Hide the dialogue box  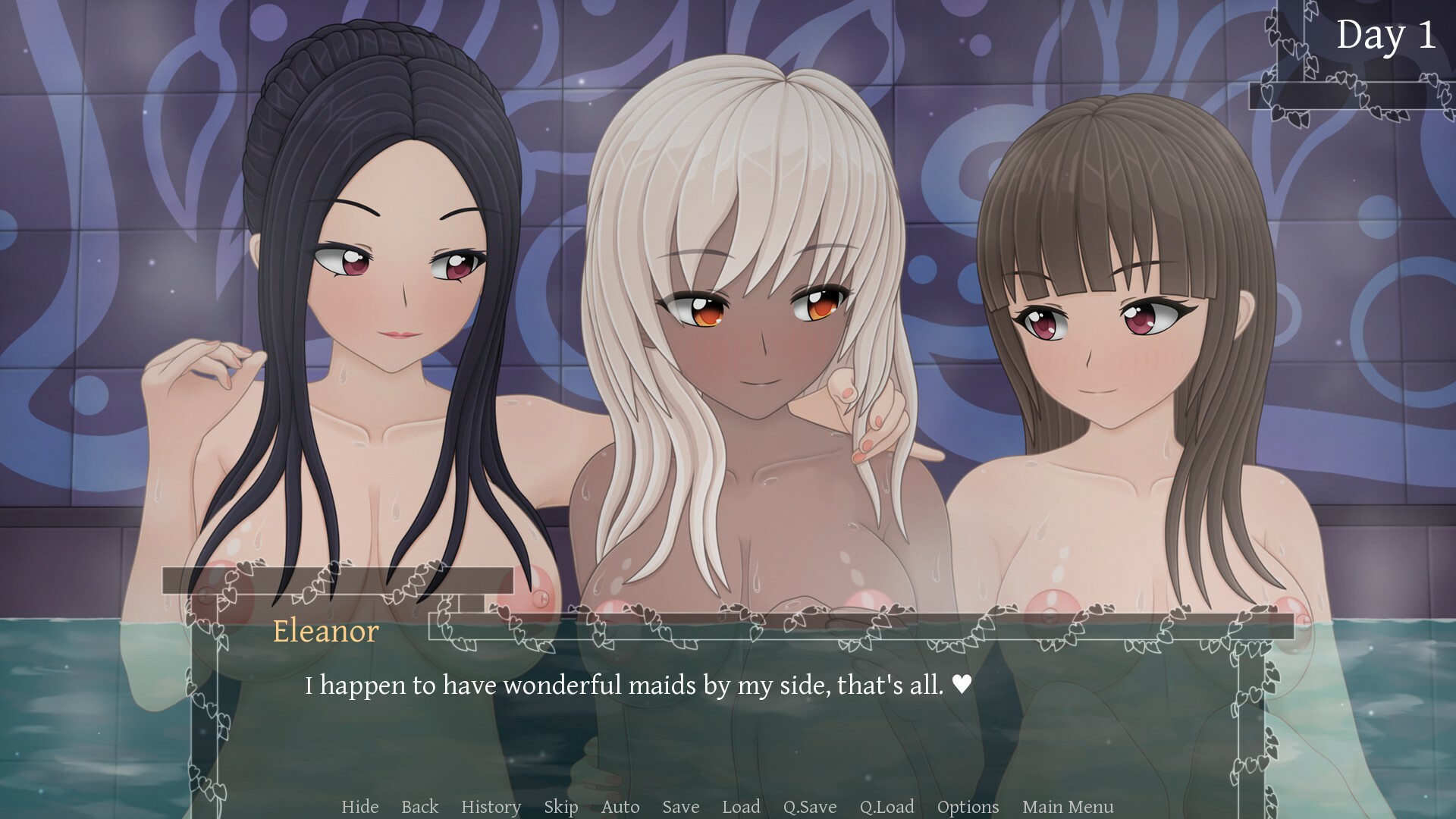(x=360, y=807)
